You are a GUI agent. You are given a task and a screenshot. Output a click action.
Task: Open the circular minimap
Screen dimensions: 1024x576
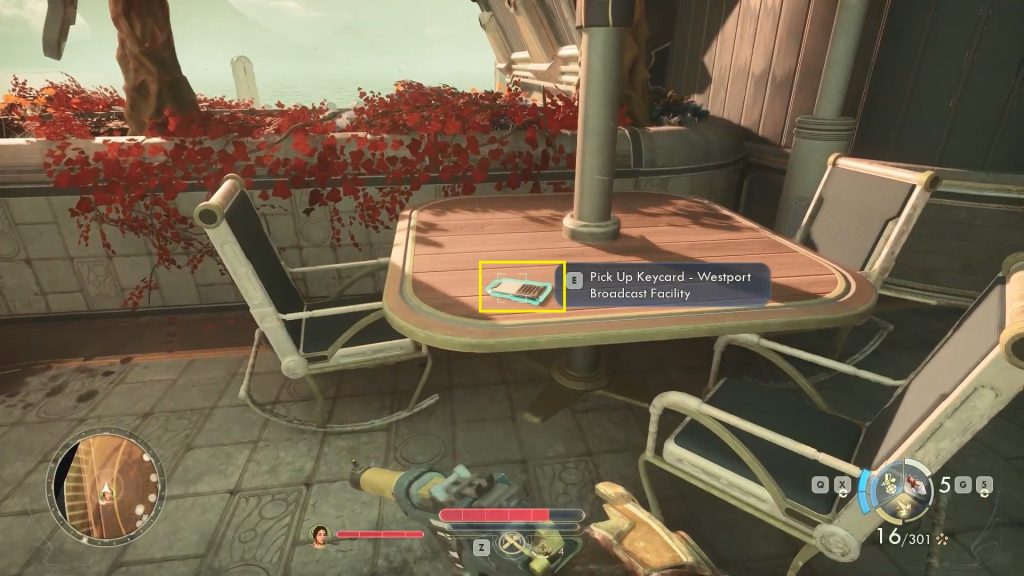(x=106, y=487)
